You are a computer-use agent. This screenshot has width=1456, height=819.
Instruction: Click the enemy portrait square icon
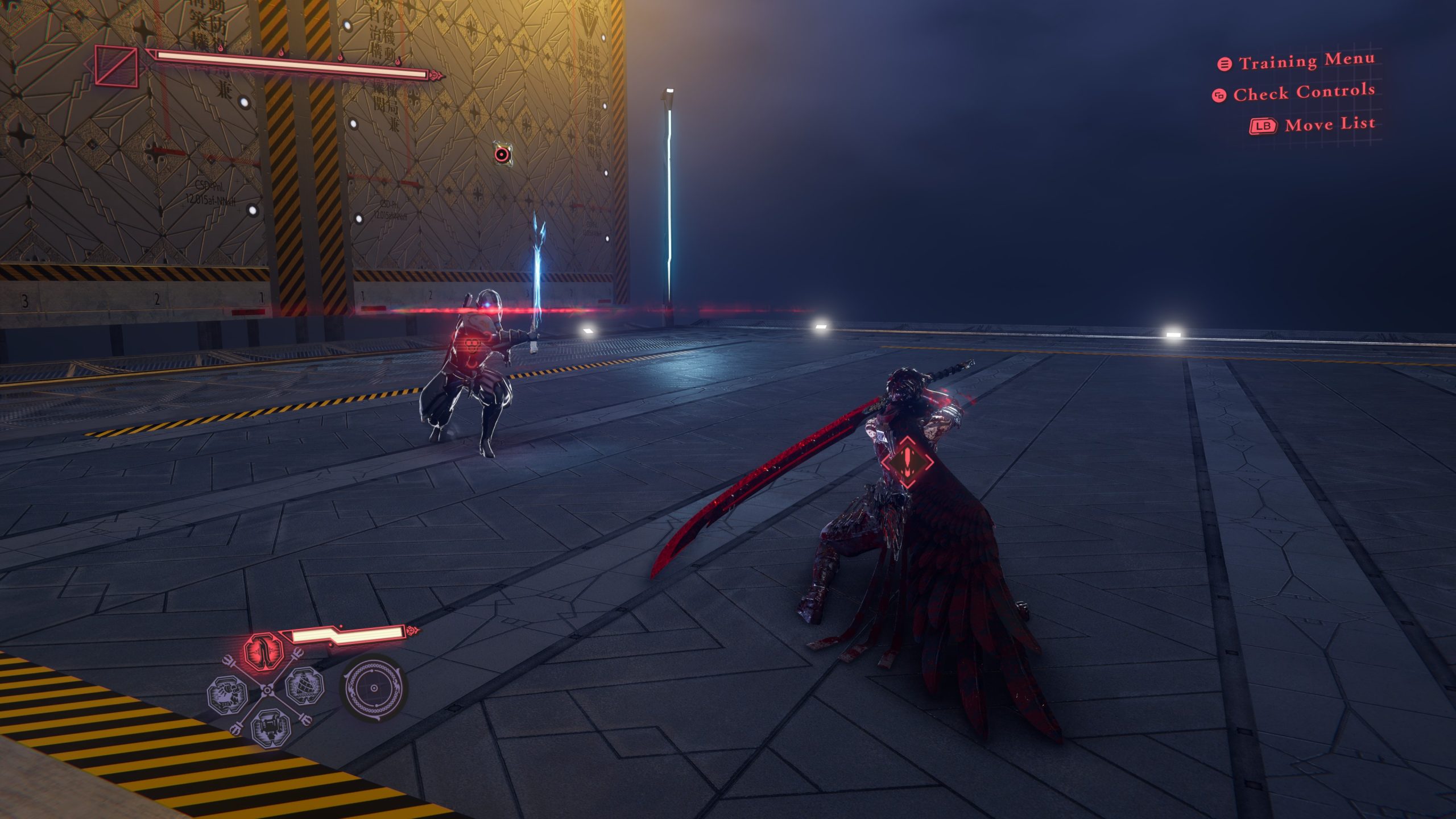pyautogui.click(x=117, y=67)
